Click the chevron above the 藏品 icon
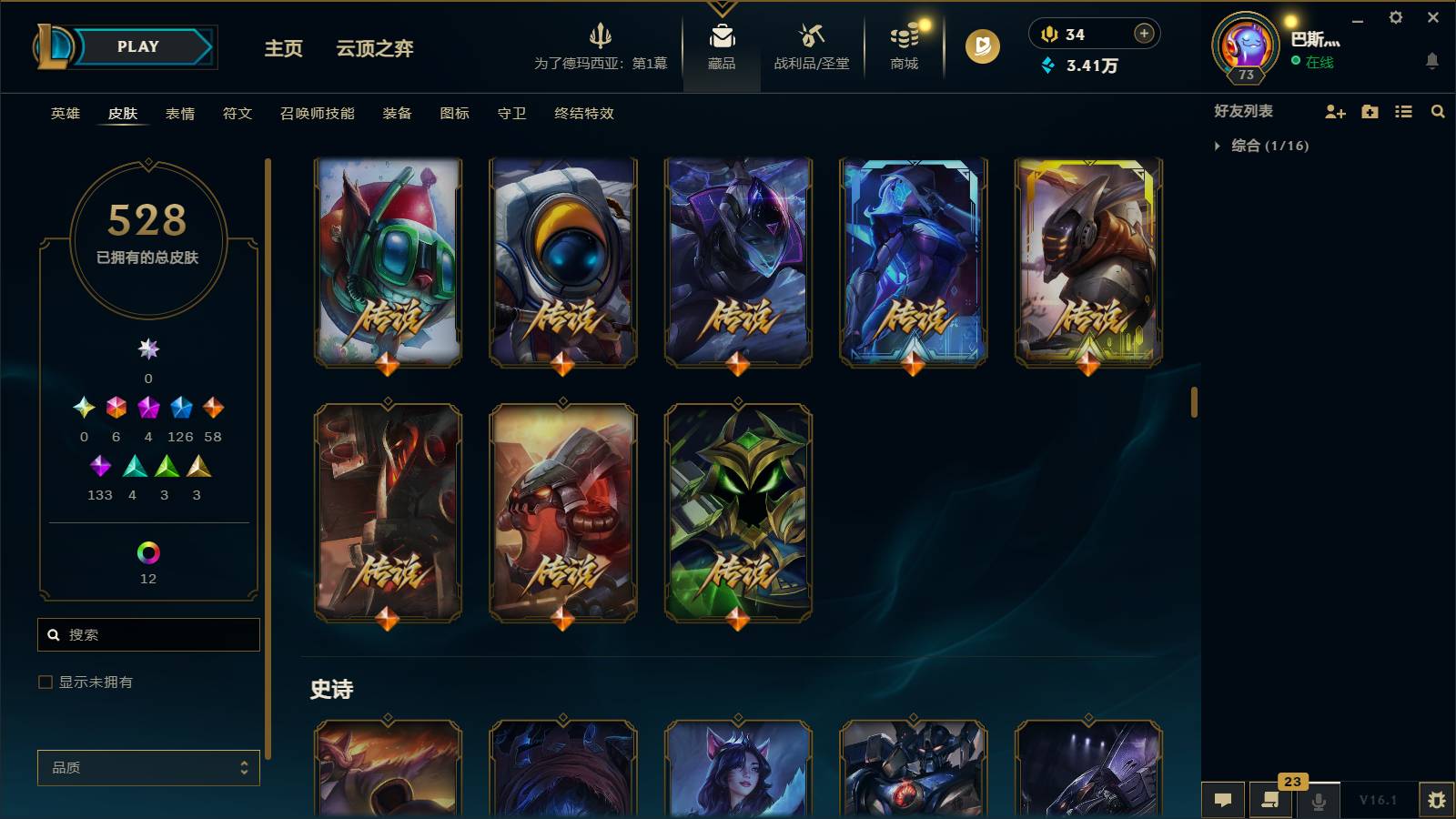The height and width of the screenshot is (819, 1456). 722,7
